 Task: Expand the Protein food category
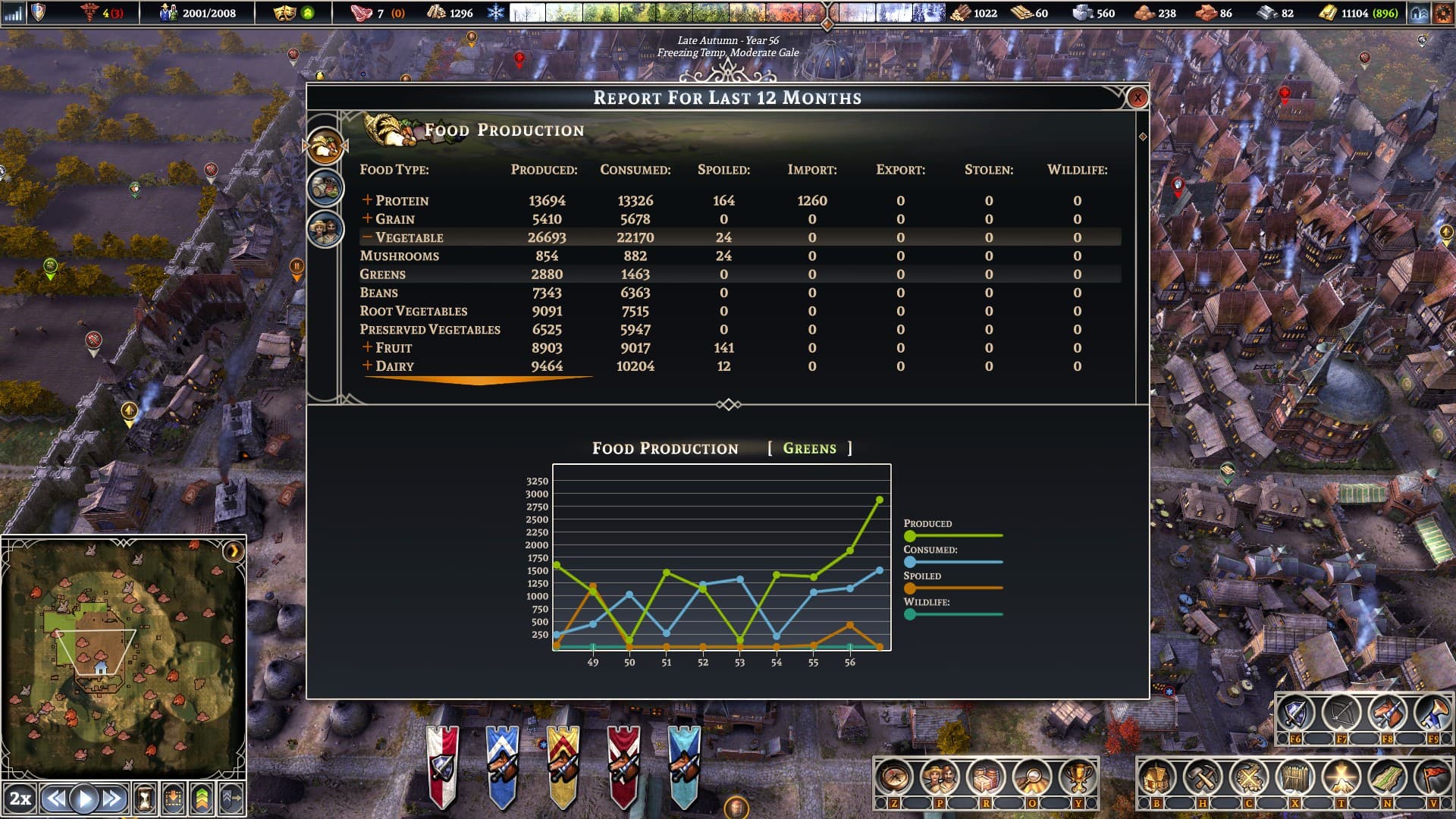[367, 200]
